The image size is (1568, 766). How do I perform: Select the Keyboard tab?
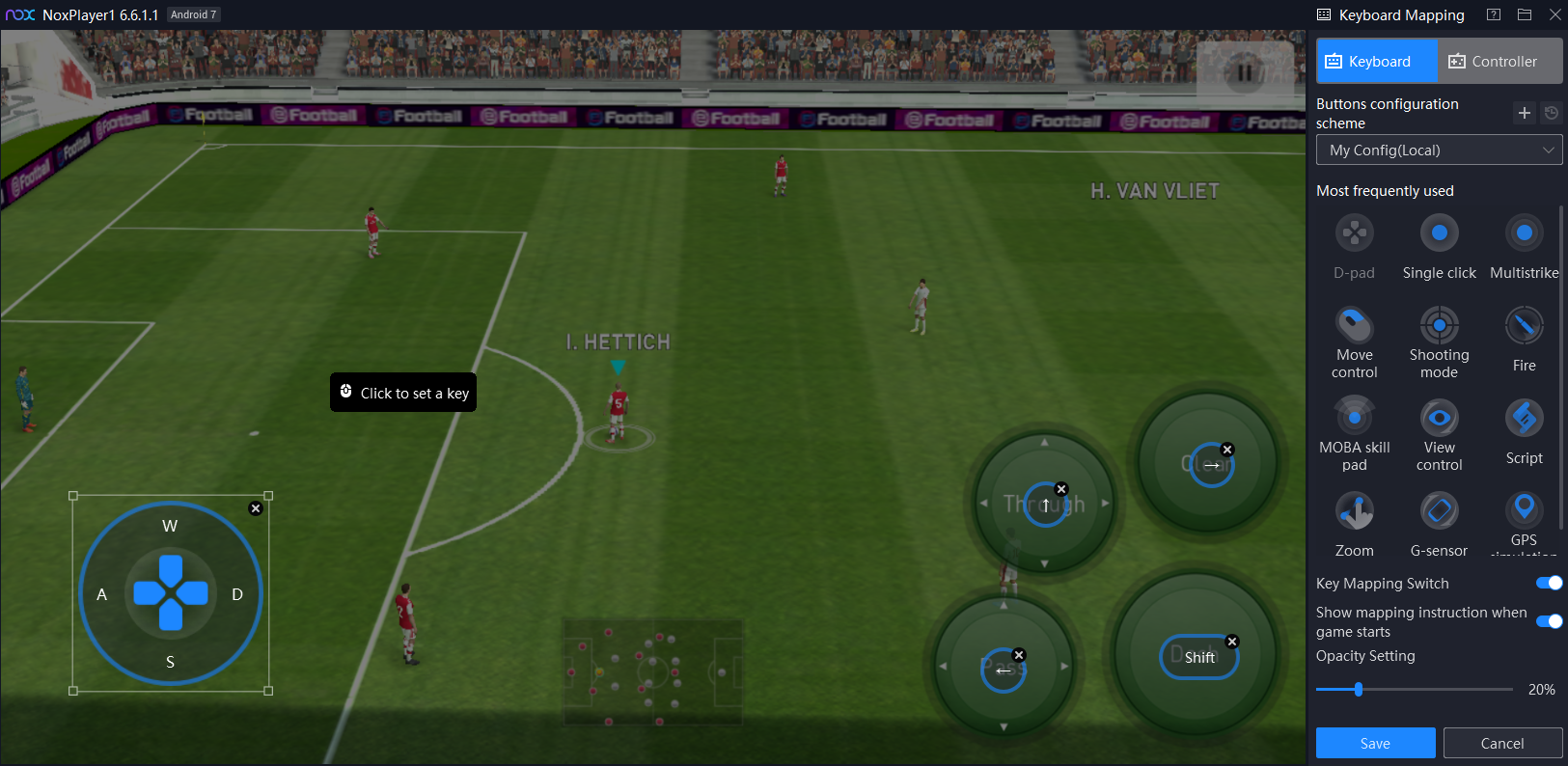pos(1377,62)
